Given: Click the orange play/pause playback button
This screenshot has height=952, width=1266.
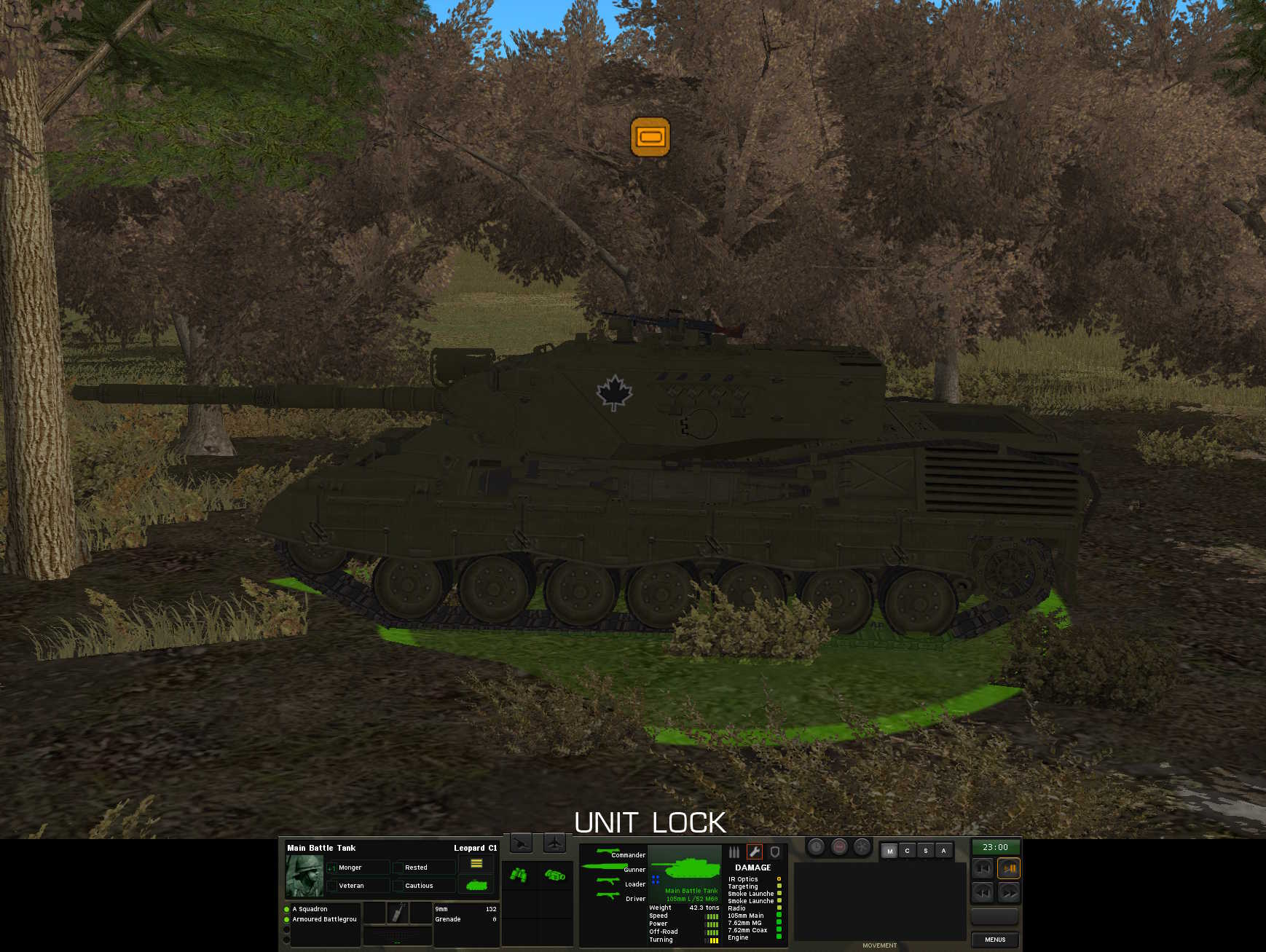Looking at the screenshot, I should click(1009, 868).
